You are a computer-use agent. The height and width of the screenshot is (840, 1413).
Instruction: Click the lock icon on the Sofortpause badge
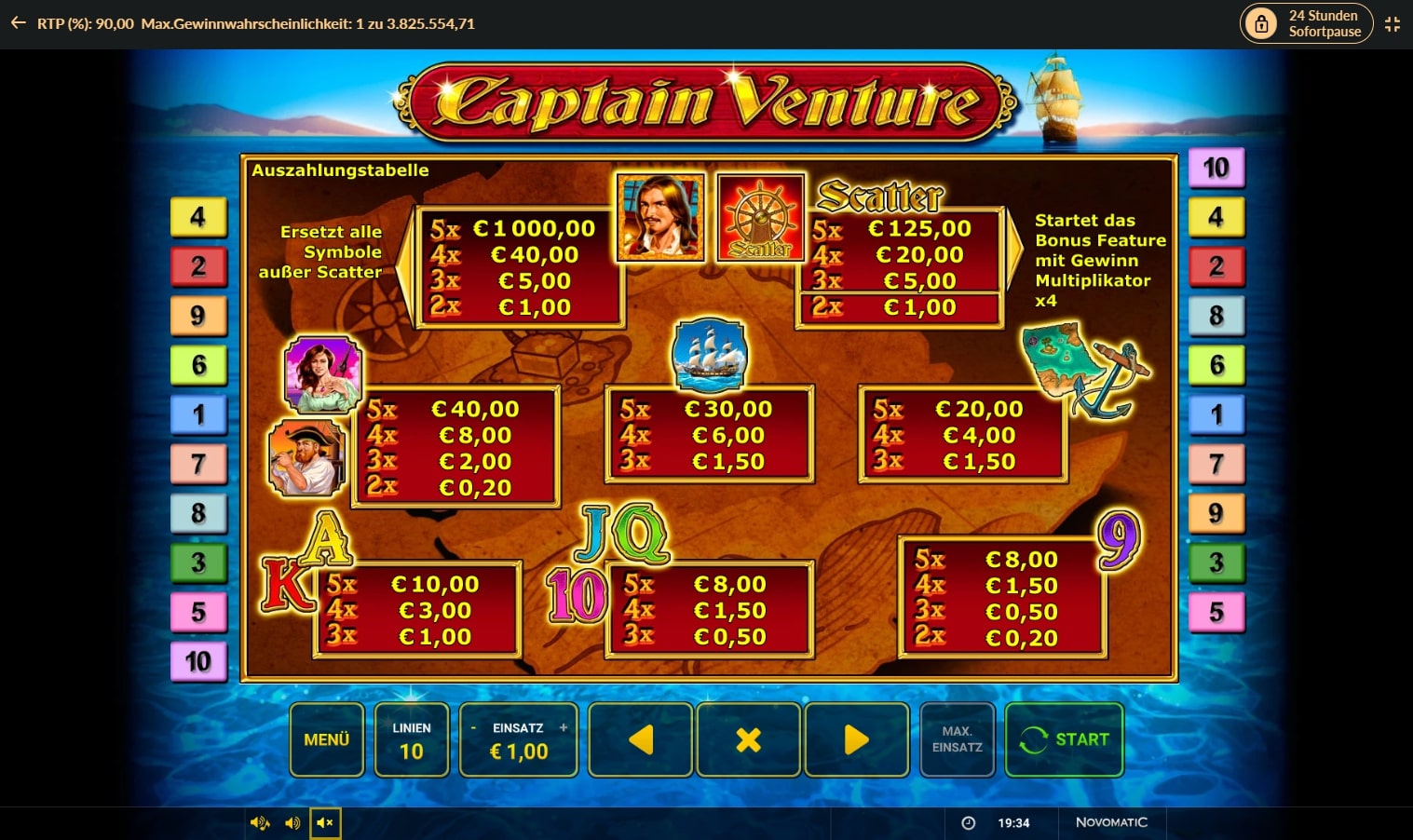click(x=1262, y=23)
